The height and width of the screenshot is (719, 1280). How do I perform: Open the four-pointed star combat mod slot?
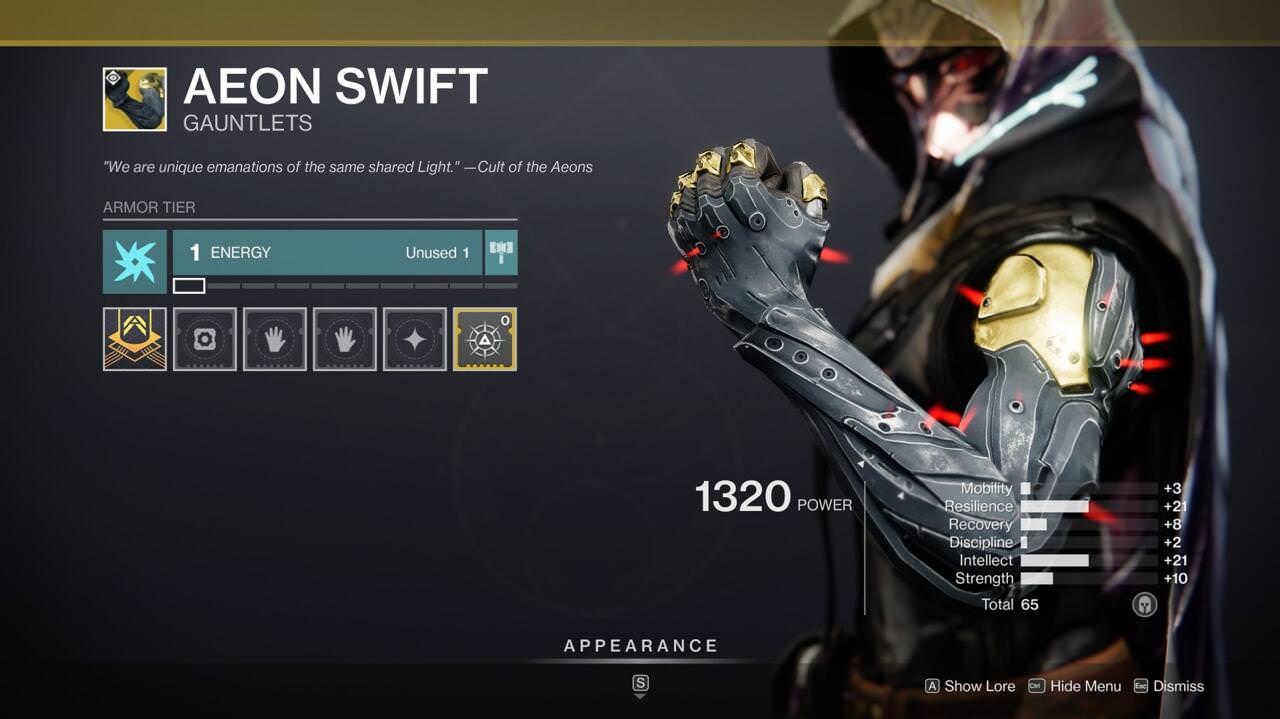click(415, 339)
